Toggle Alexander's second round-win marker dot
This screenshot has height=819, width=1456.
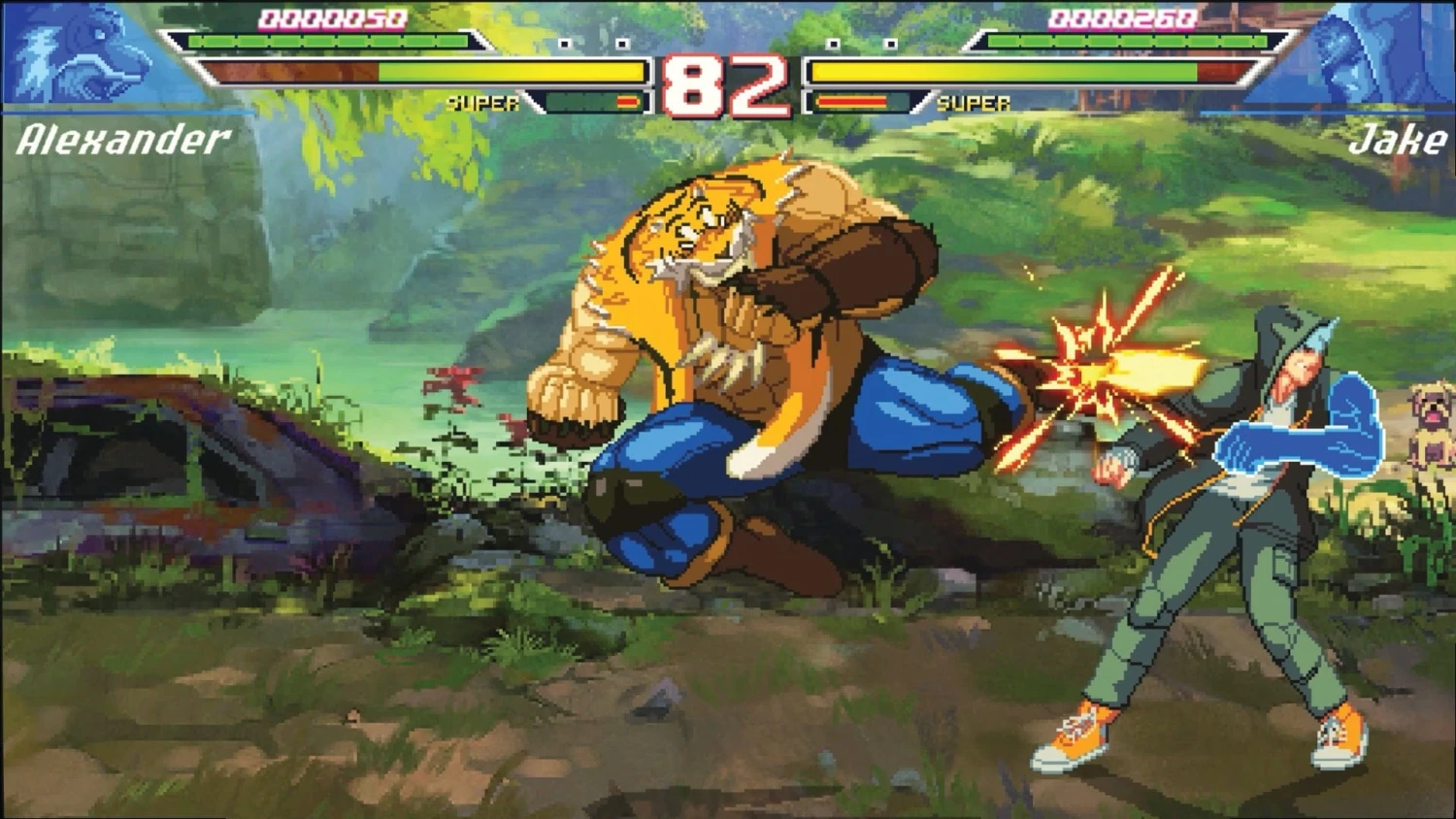623,44
